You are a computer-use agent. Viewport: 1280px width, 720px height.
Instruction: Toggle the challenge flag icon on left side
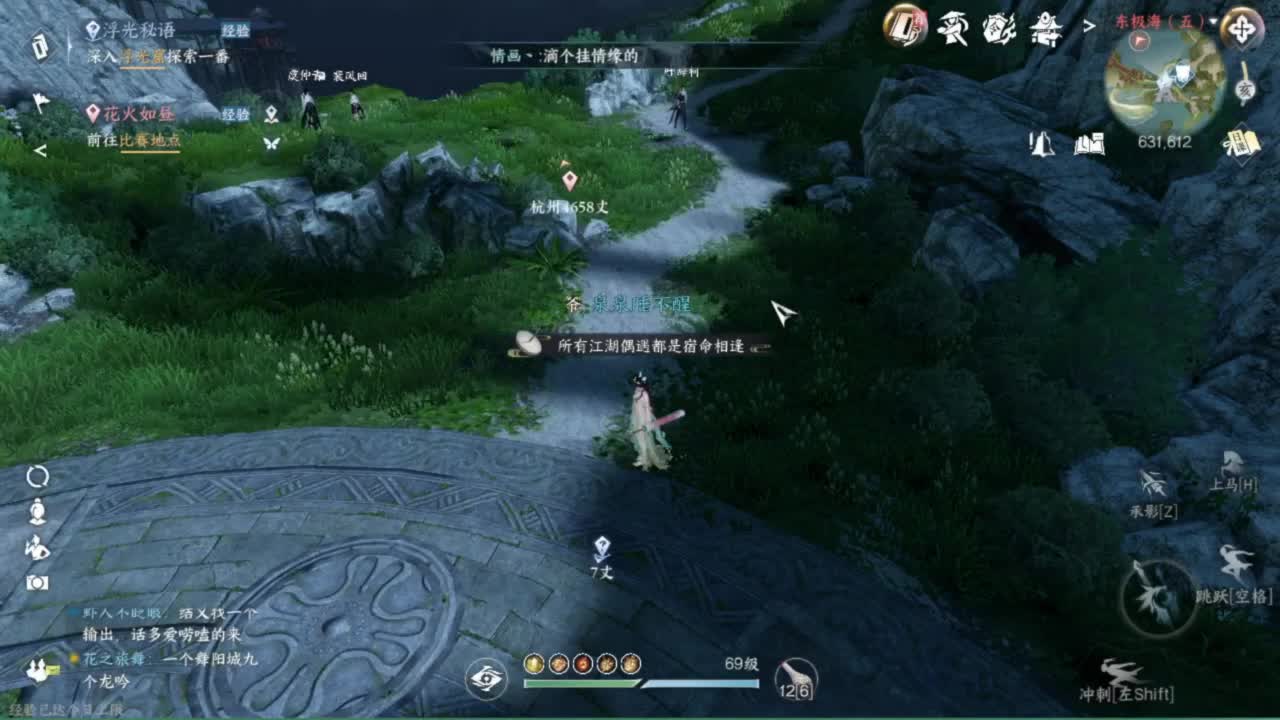tap(39, 100)
